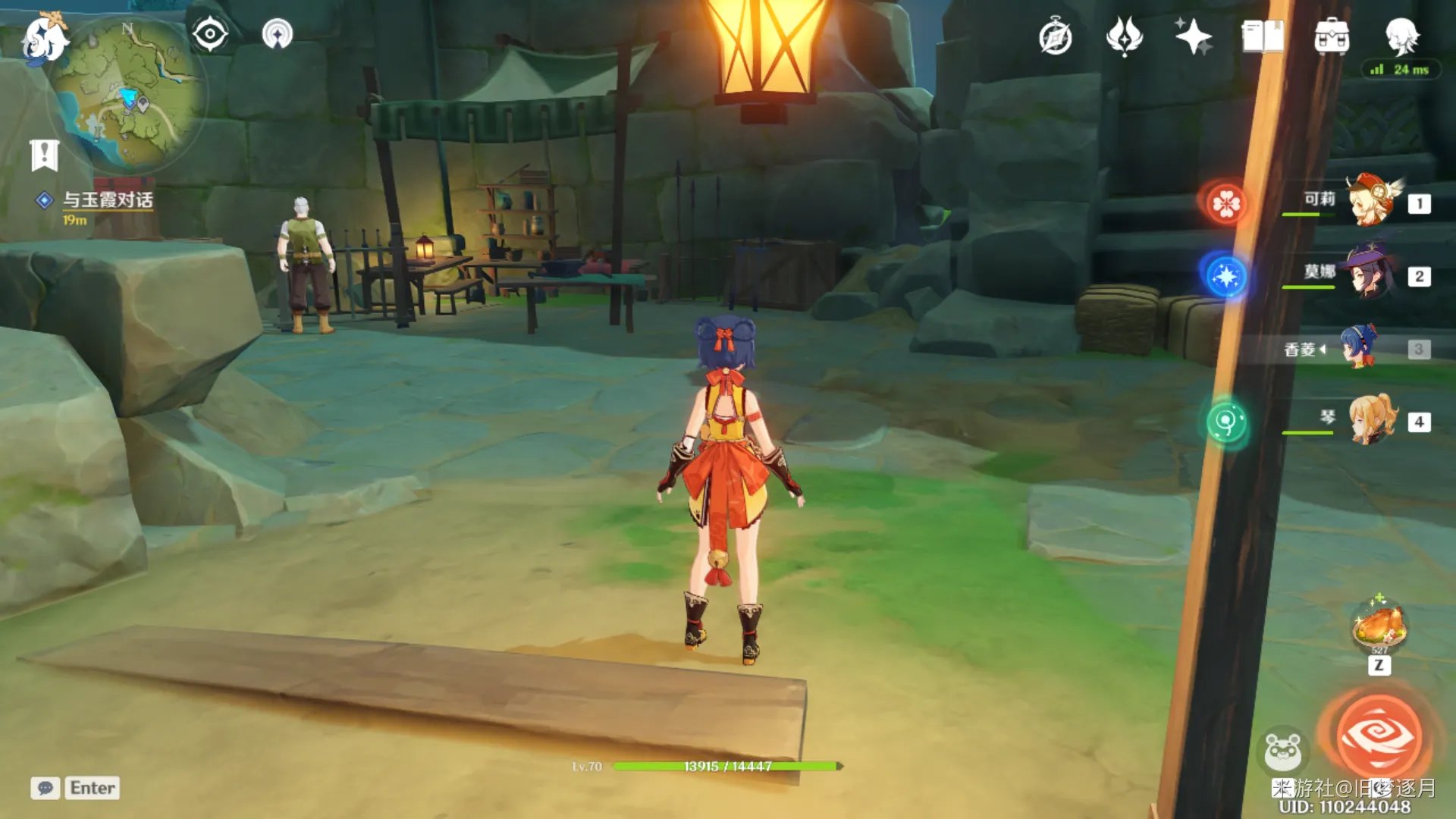
Task: Open the wish star icon
Action: click(1193, 36)
